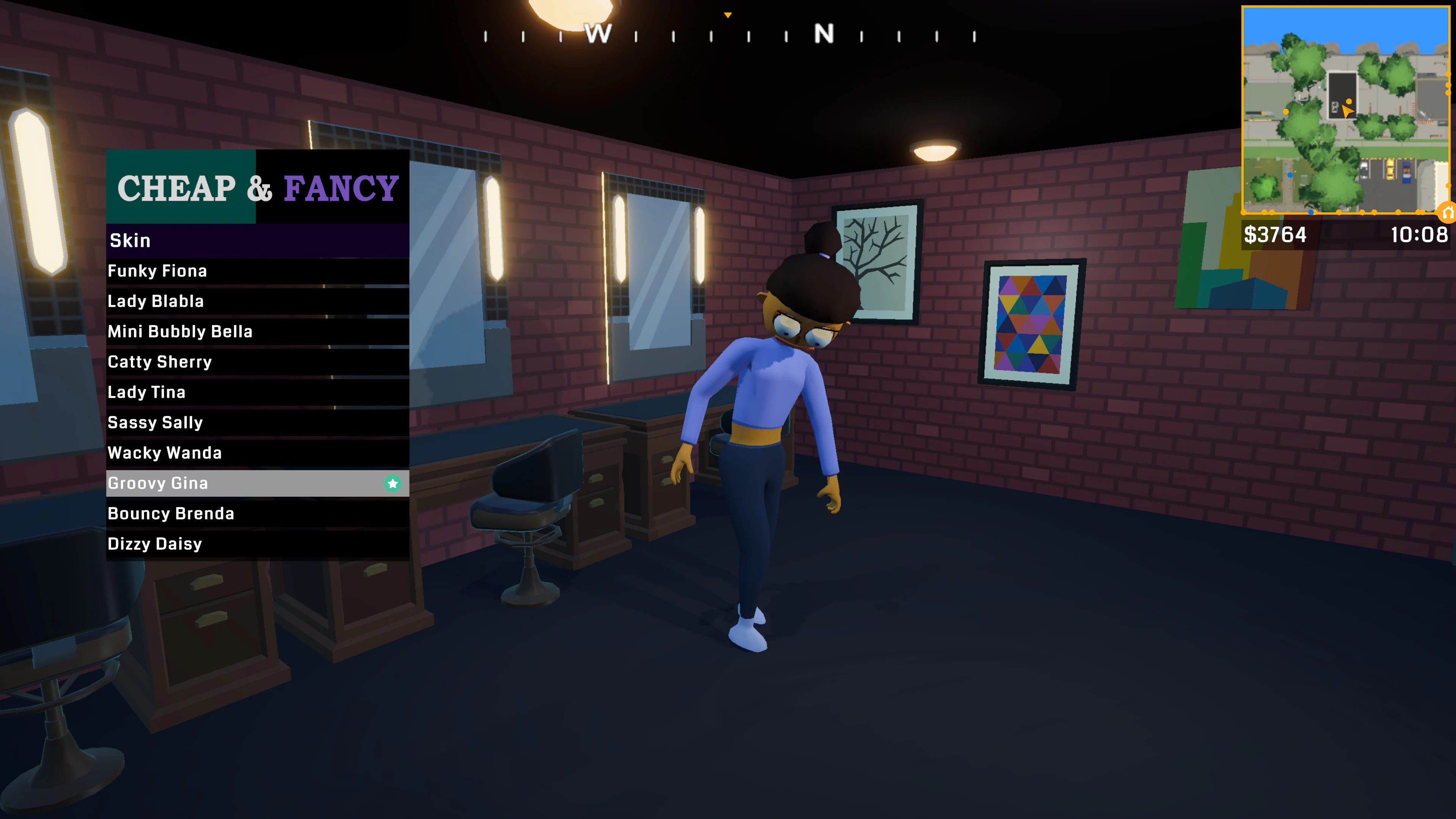Click the yellow waypoint dot near the player arrow
This screenshot has width=1456, height=819.
1349,102
